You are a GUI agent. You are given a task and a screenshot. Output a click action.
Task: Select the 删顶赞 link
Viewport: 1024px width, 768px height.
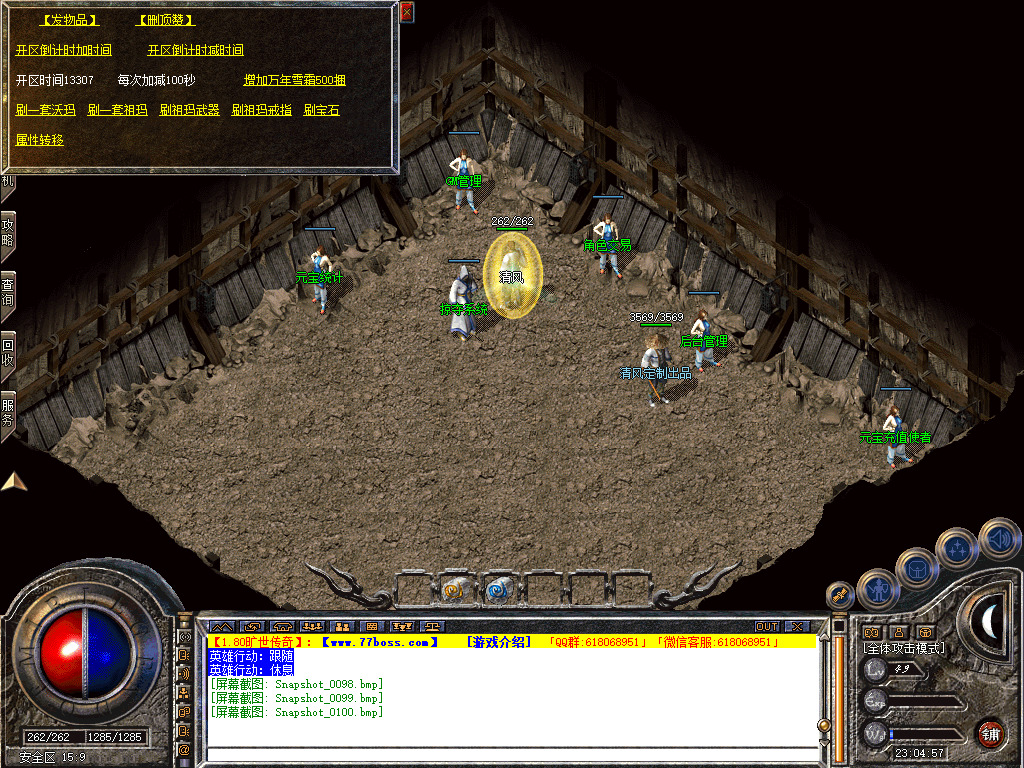(x=164, y=20)
